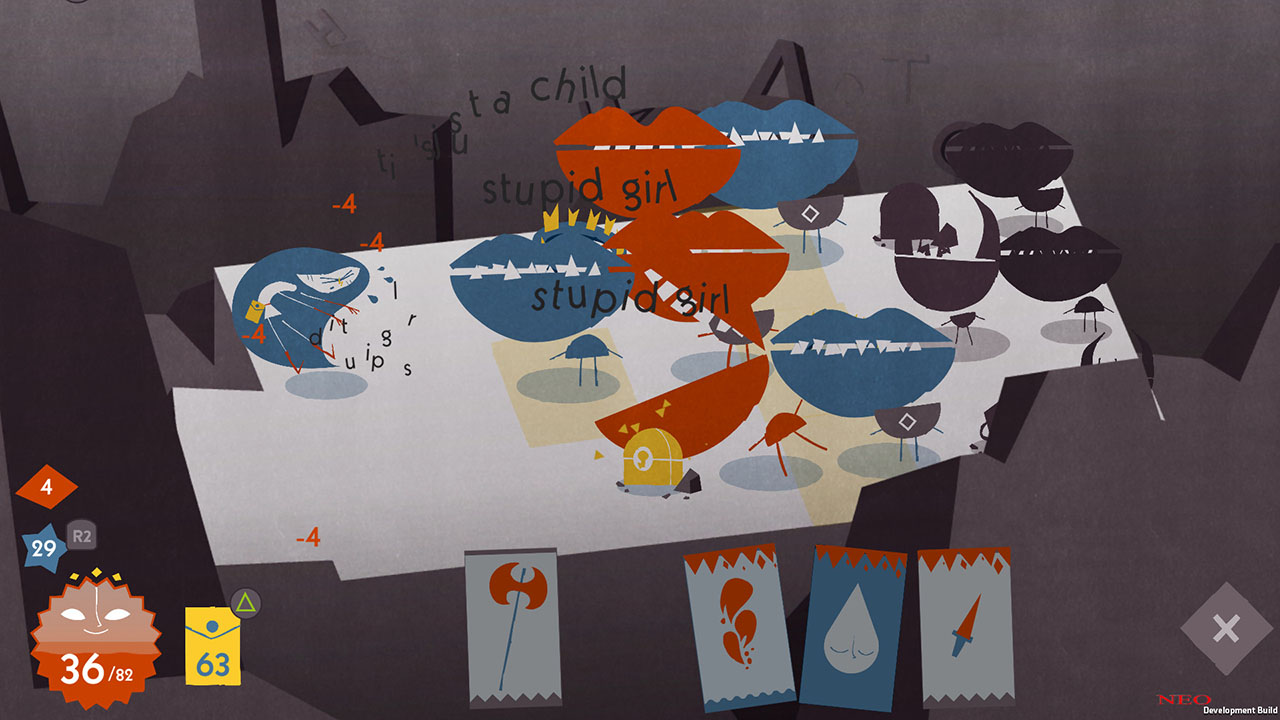Choose the orange flame splash card

[x=740, y=628]
